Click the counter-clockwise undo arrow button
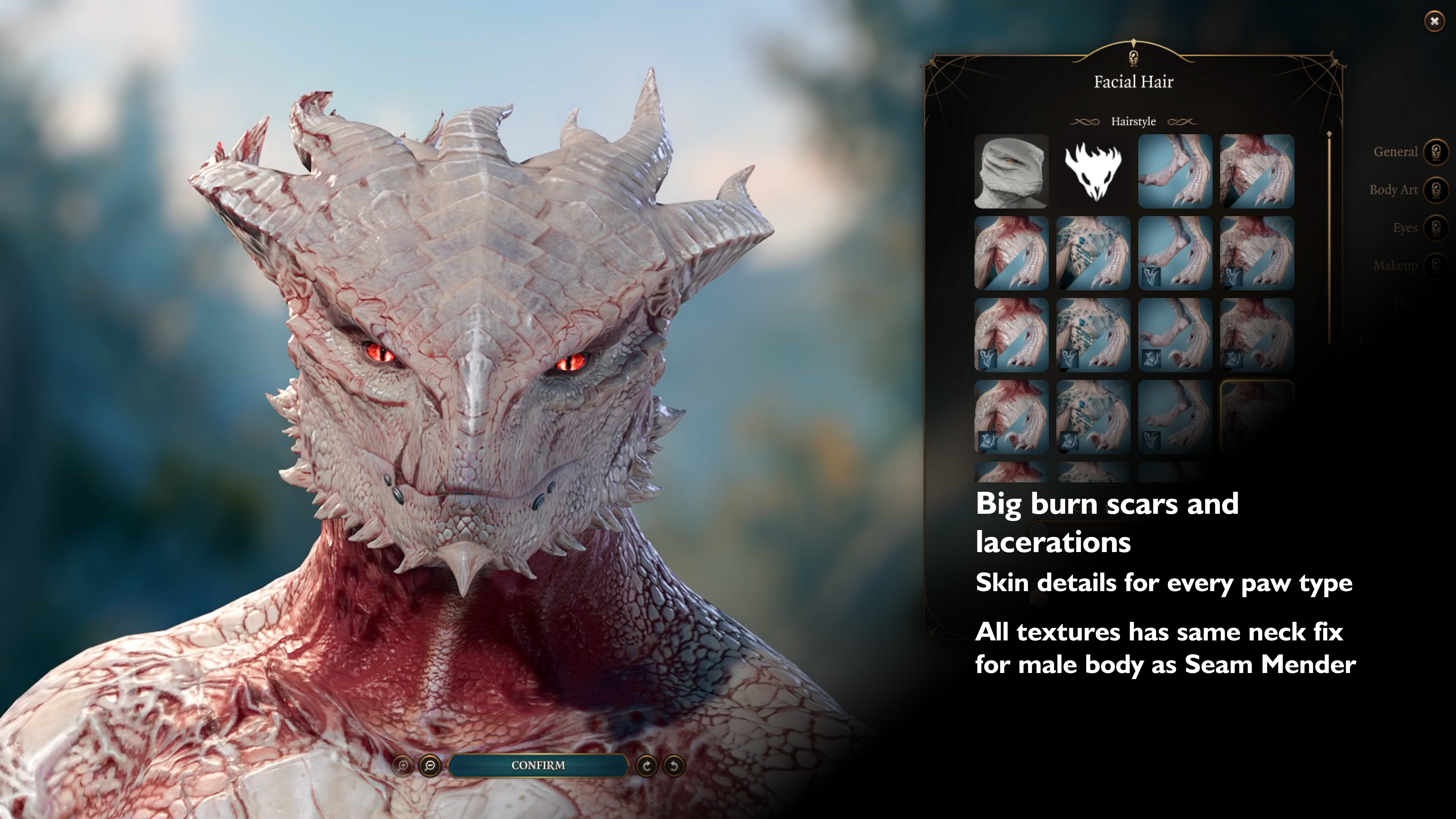Screen dimensions: 1456x819 [x=674, y=766]
